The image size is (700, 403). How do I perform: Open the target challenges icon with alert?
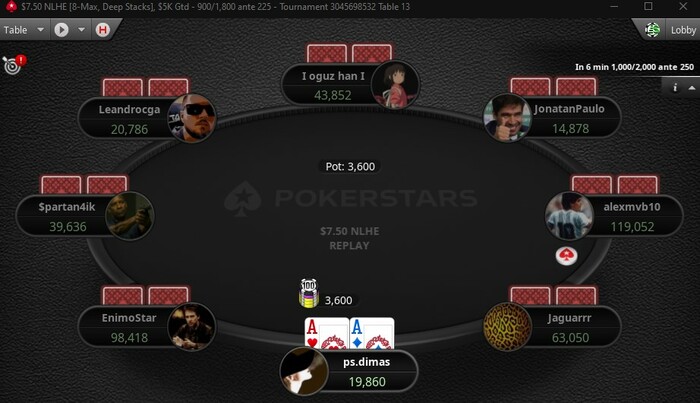point(13,66)
